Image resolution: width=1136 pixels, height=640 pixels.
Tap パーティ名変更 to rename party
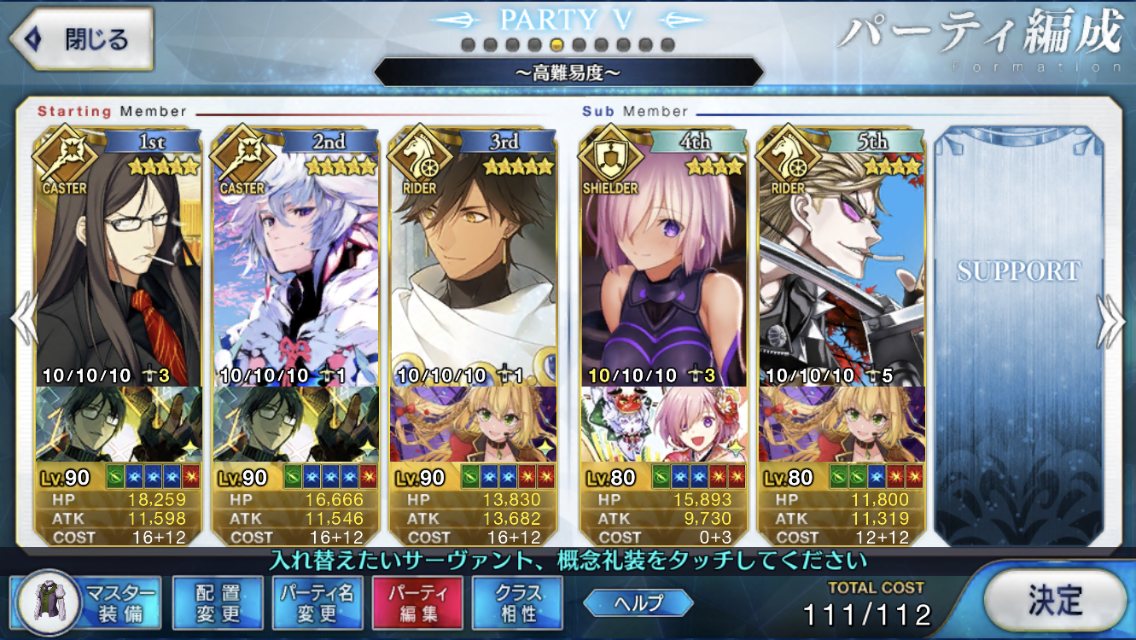[318, 603]
